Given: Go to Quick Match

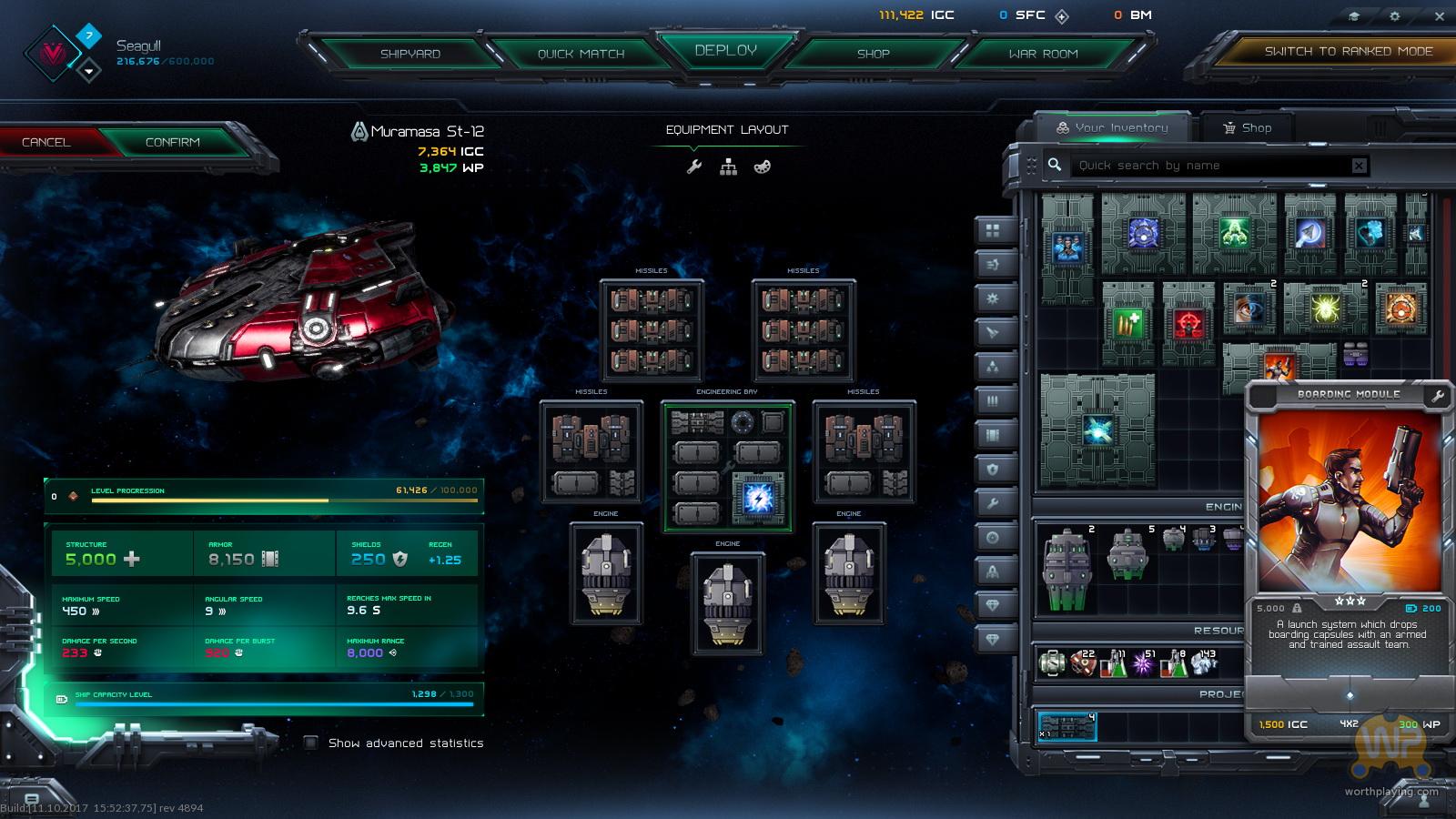Looking at the screenshot, I should tap(581, 54).
